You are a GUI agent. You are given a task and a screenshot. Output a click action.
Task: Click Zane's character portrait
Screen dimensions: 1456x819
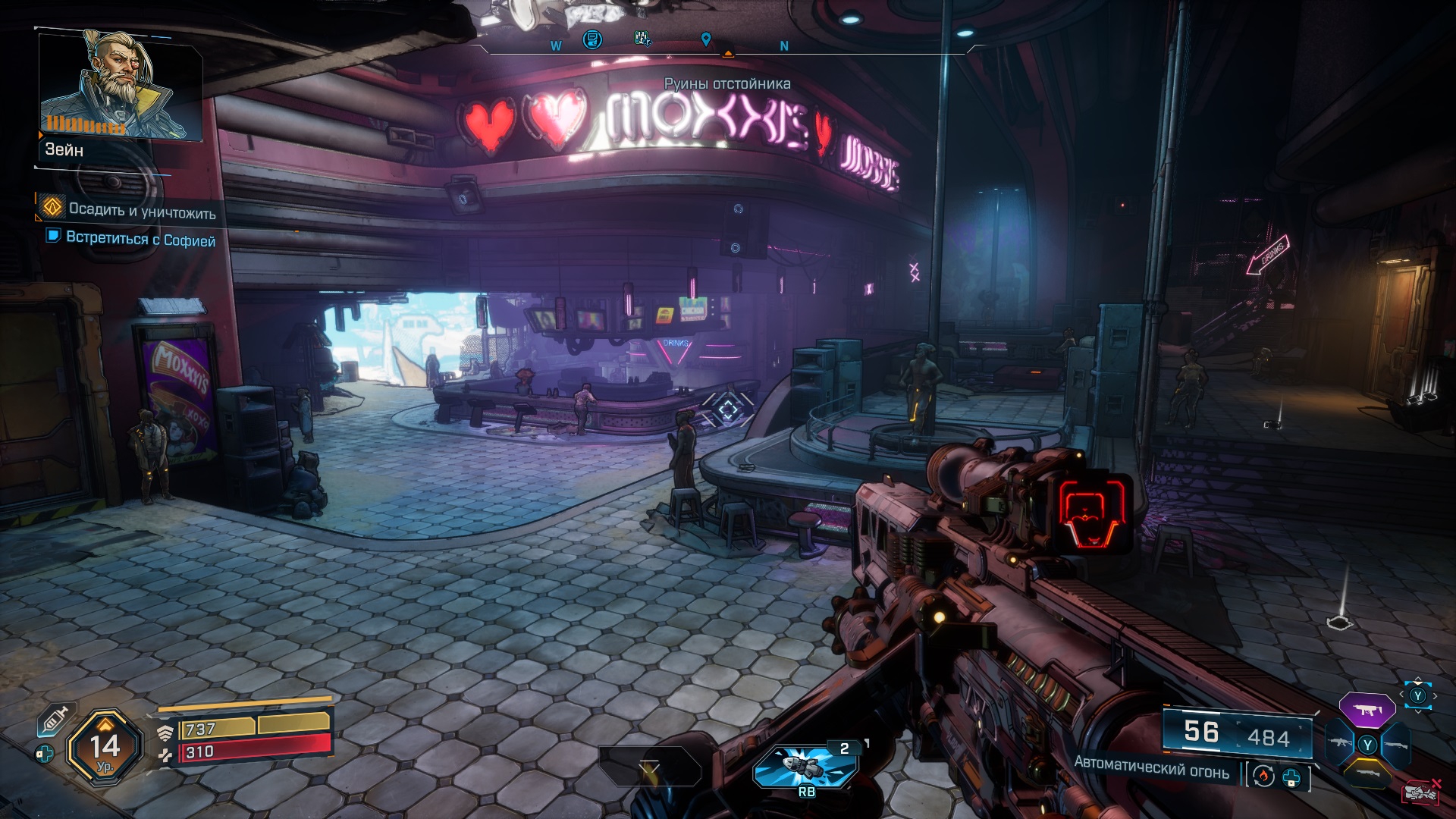coord(120,85)
